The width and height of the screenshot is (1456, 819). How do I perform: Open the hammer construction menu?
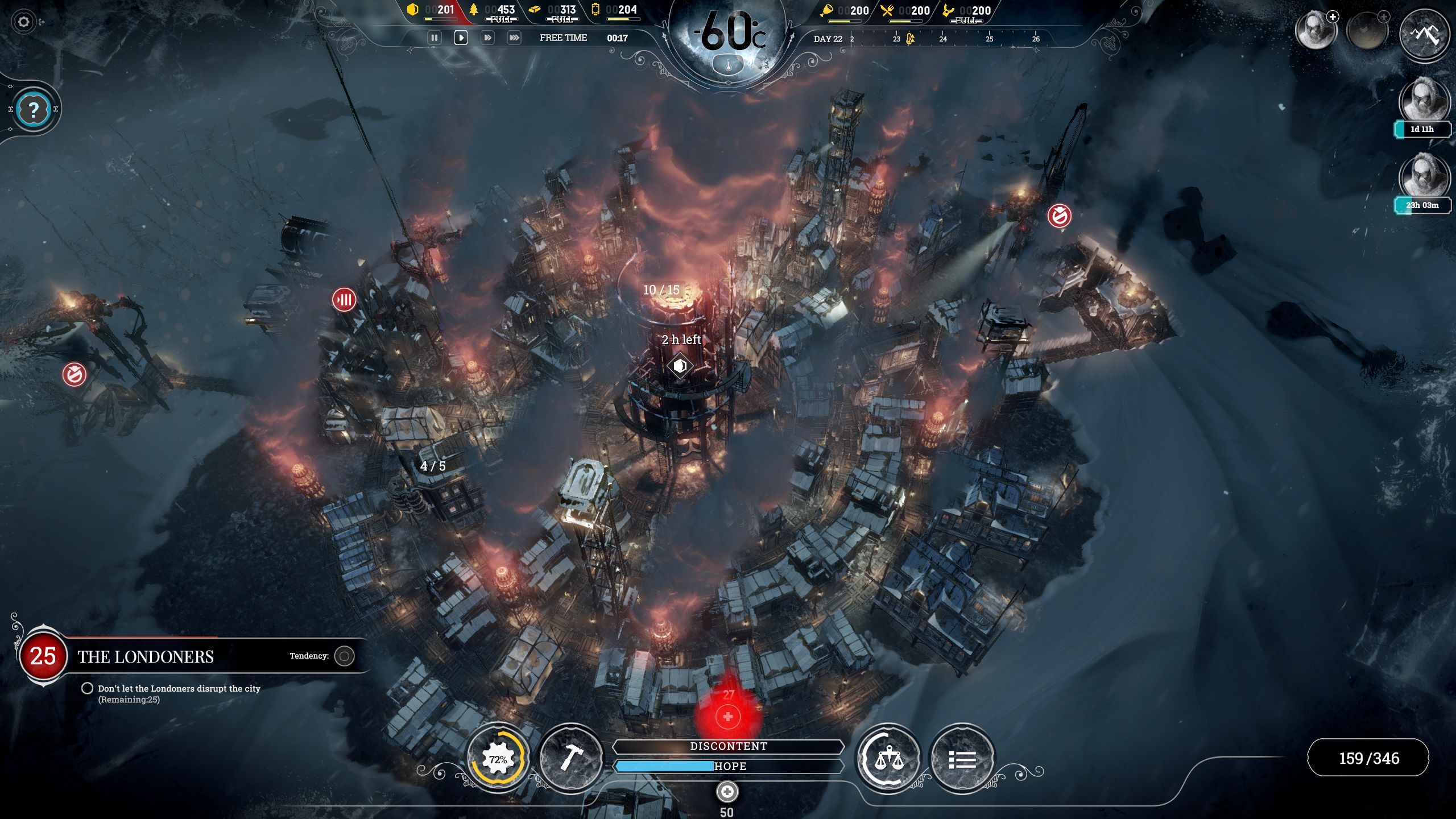pos(570,759)
